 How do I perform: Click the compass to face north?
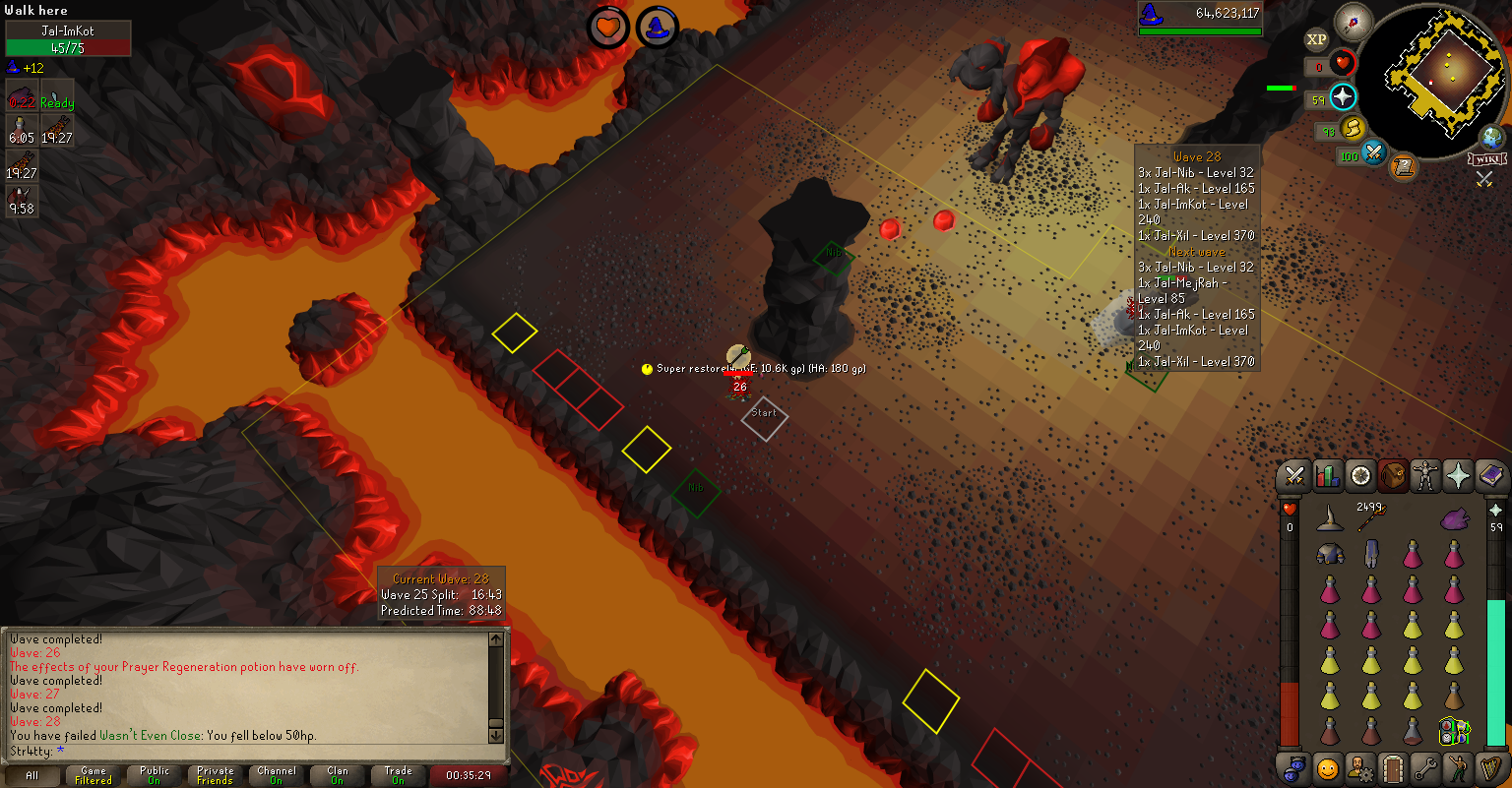click(1359, 20)
